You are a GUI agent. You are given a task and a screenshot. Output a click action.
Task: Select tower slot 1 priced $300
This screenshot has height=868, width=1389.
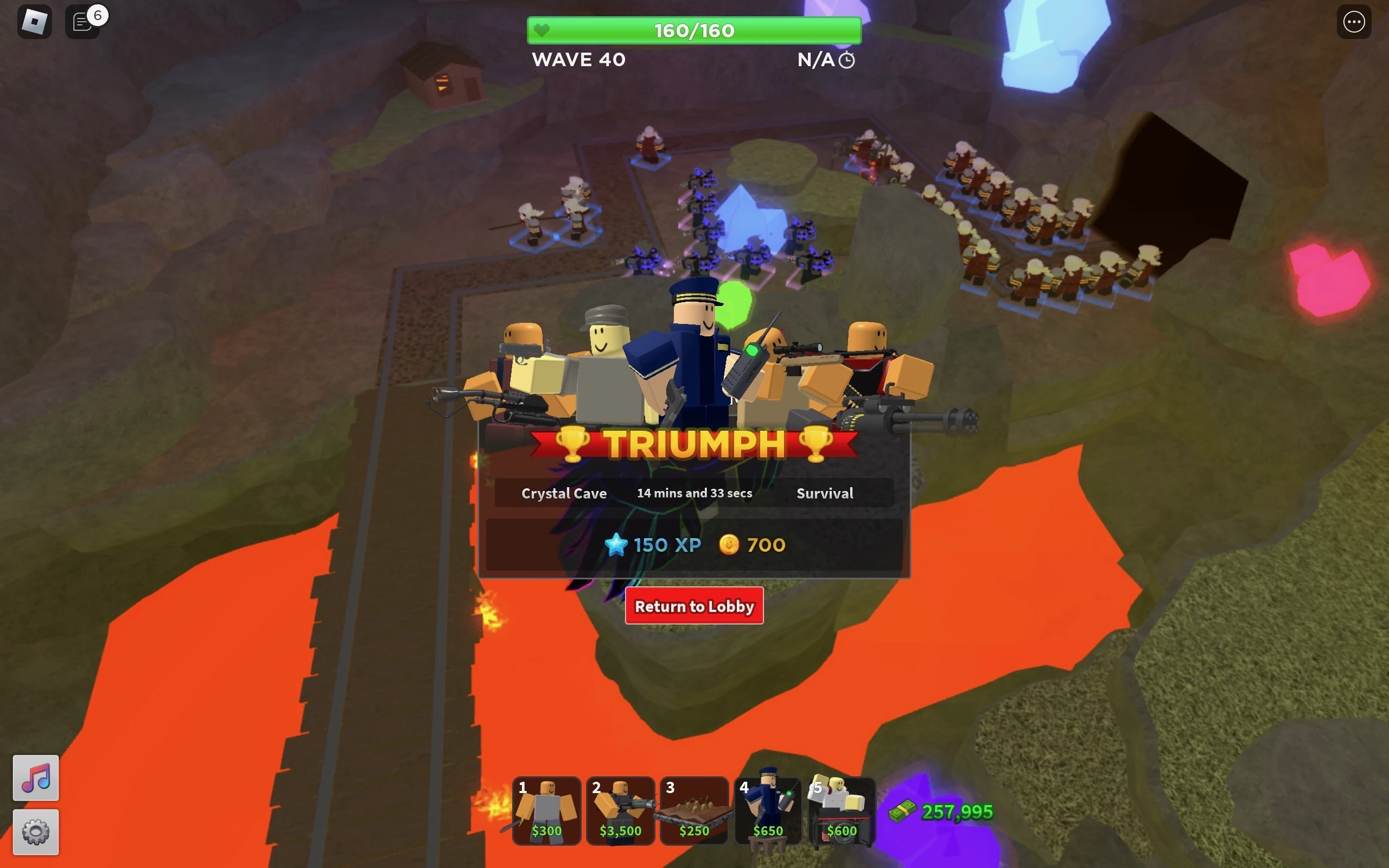pos(547,812)
